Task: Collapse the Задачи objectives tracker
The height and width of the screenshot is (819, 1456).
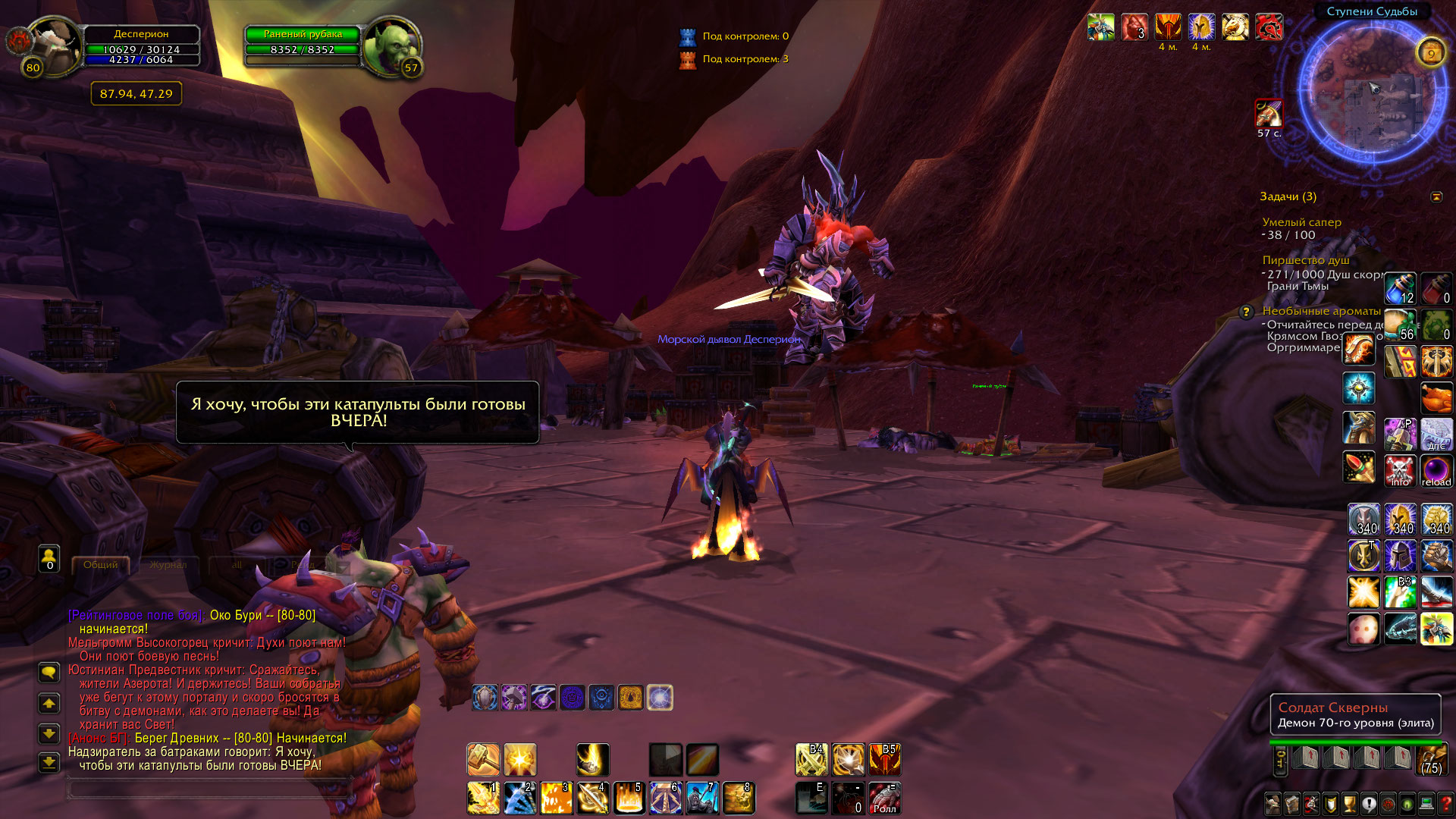Action: click(1436, 197)
